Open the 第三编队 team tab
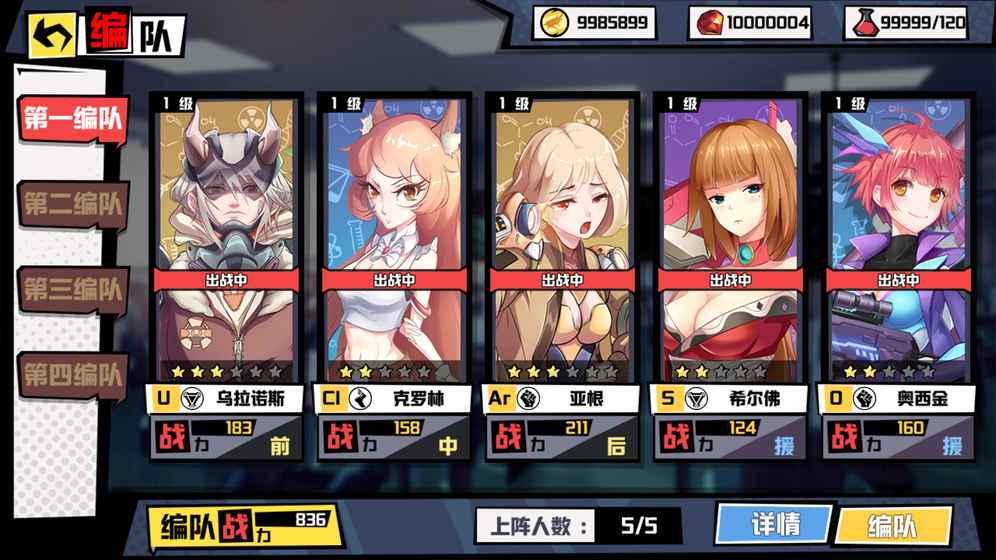 point(73,289)
